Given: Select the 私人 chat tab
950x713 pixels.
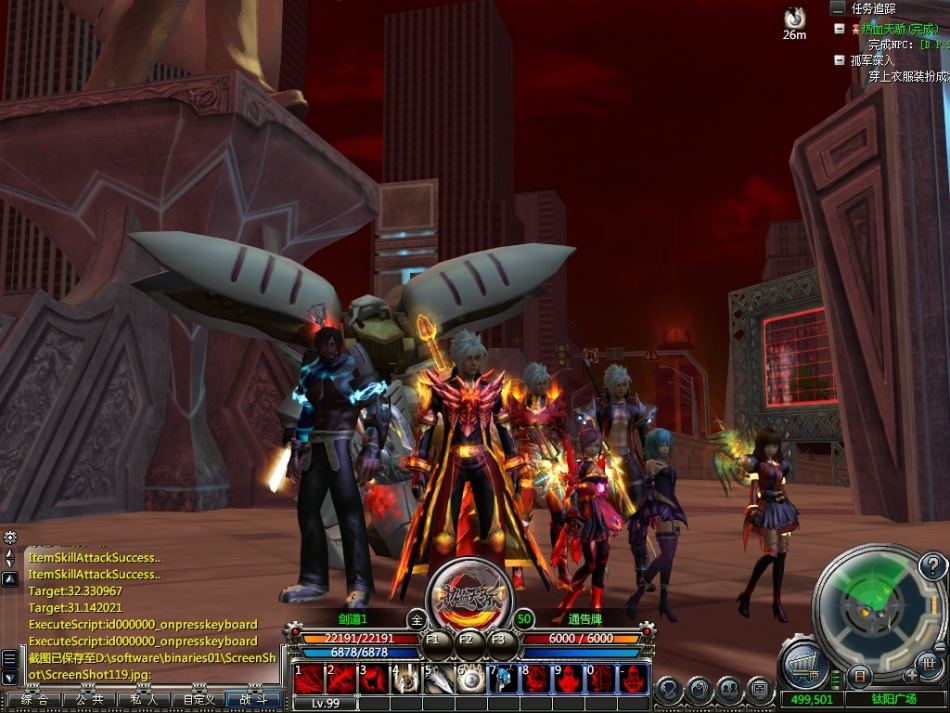Looking at the screenshot, I should coord(144,700).
